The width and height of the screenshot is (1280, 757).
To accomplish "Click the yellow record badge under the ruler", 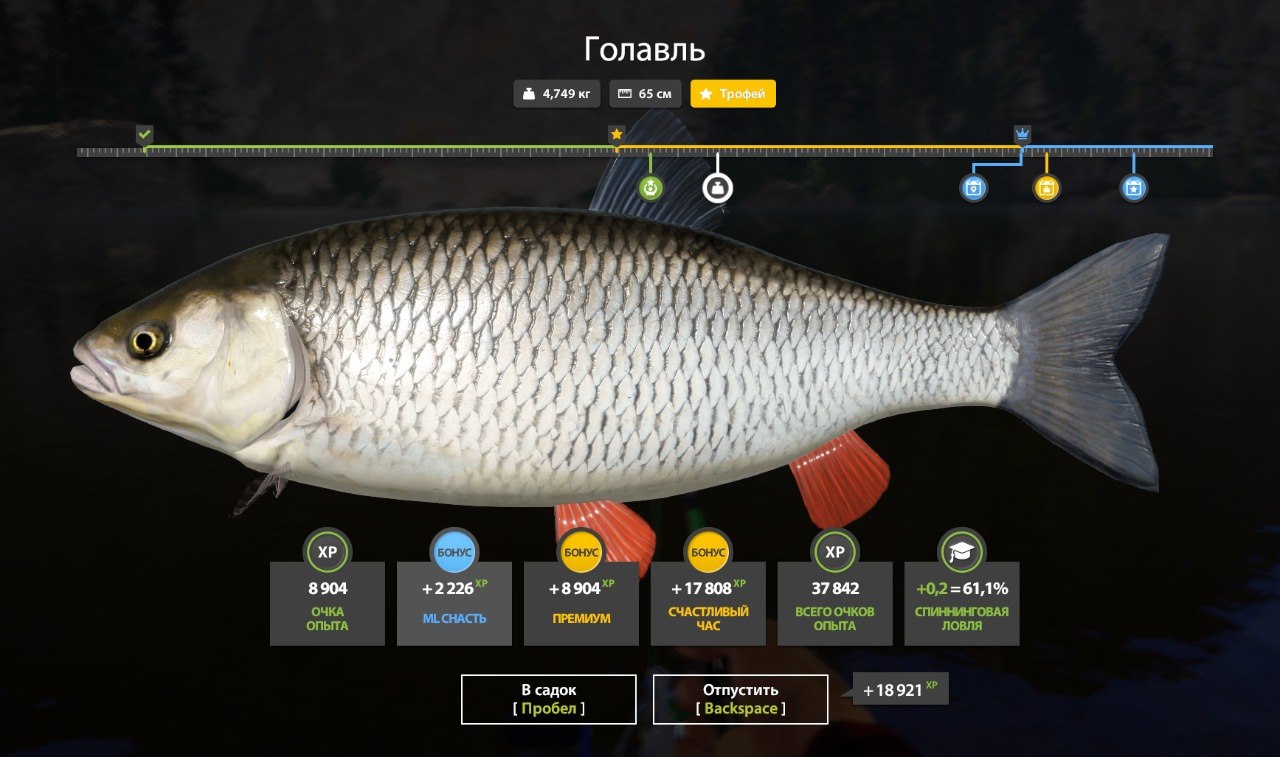I will click(x=1046, y=186).
